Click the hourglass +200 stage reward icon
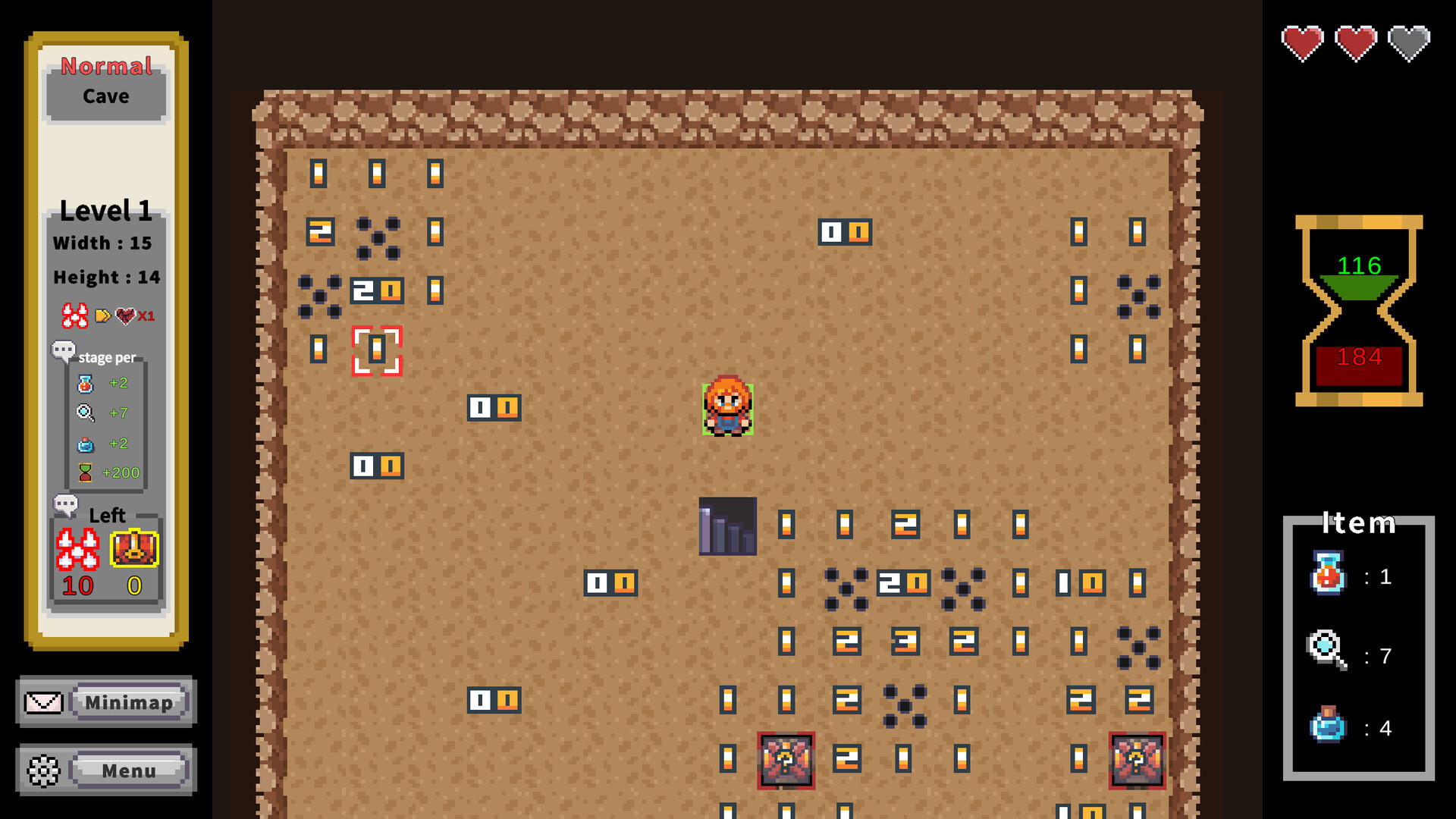Screen dimensions: 1456x819 coord(86,472)
